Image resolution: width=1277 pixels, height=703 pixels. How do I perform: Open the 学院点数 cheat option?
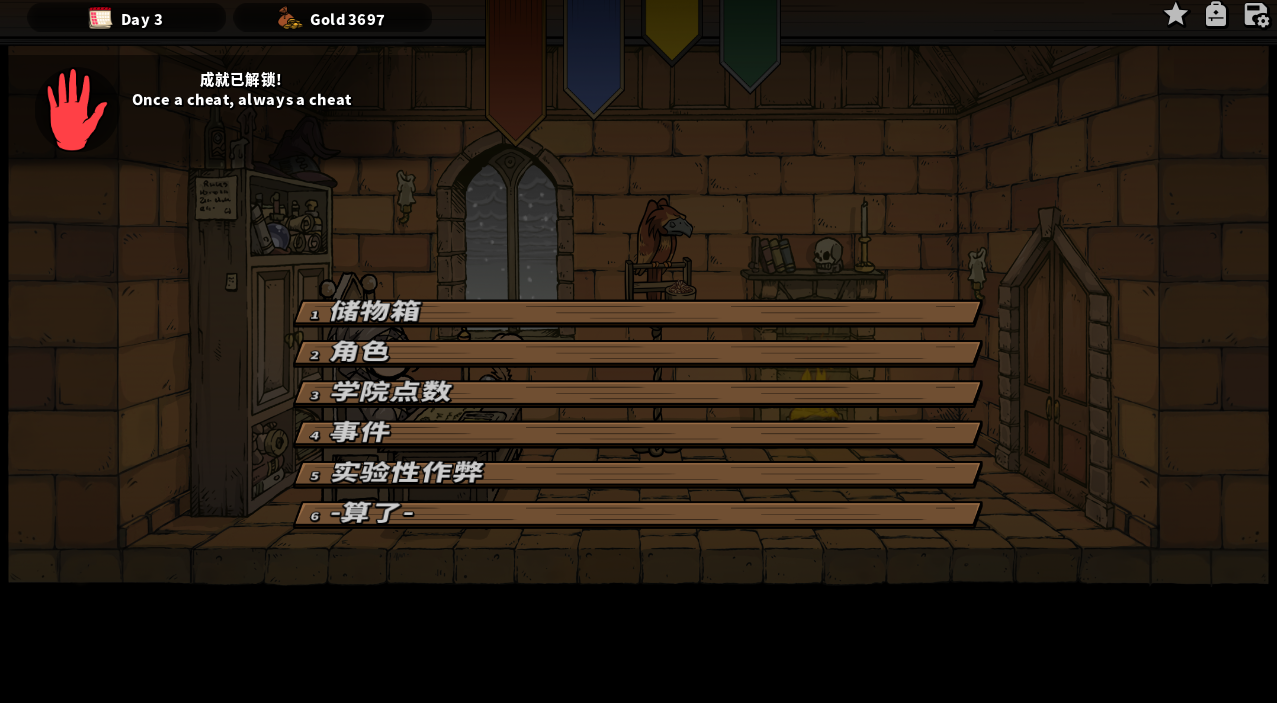coord(637,392)
